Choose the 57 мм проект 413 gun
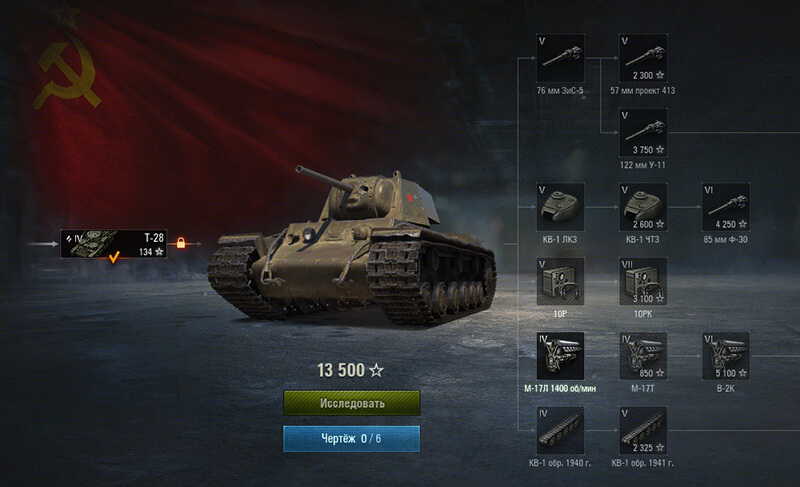The width and height of the screenshot is (800, 487). pos(644,58)
